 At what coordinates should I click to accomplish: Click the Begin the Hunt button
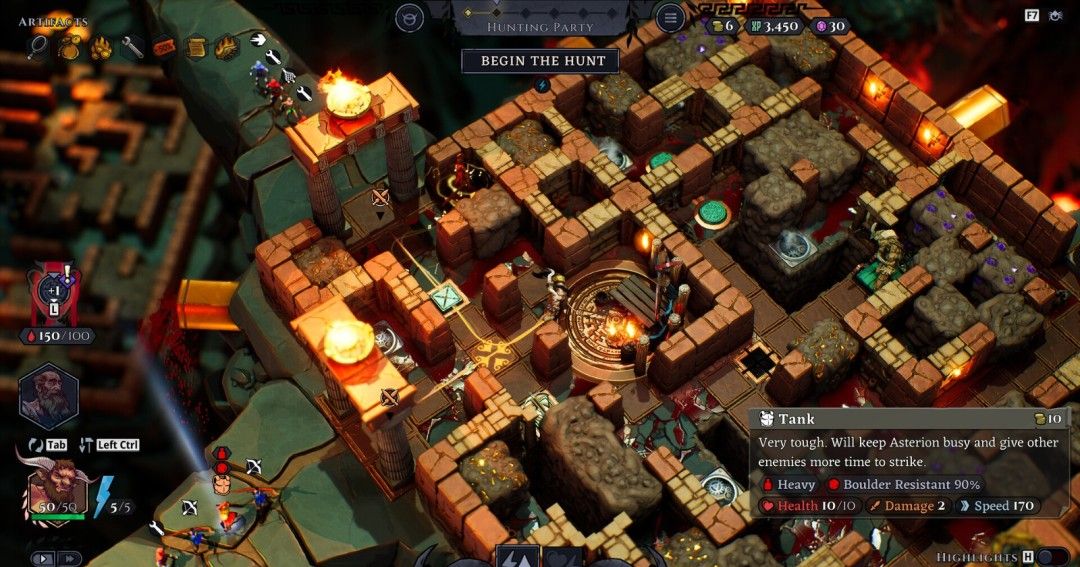point(540,61)
